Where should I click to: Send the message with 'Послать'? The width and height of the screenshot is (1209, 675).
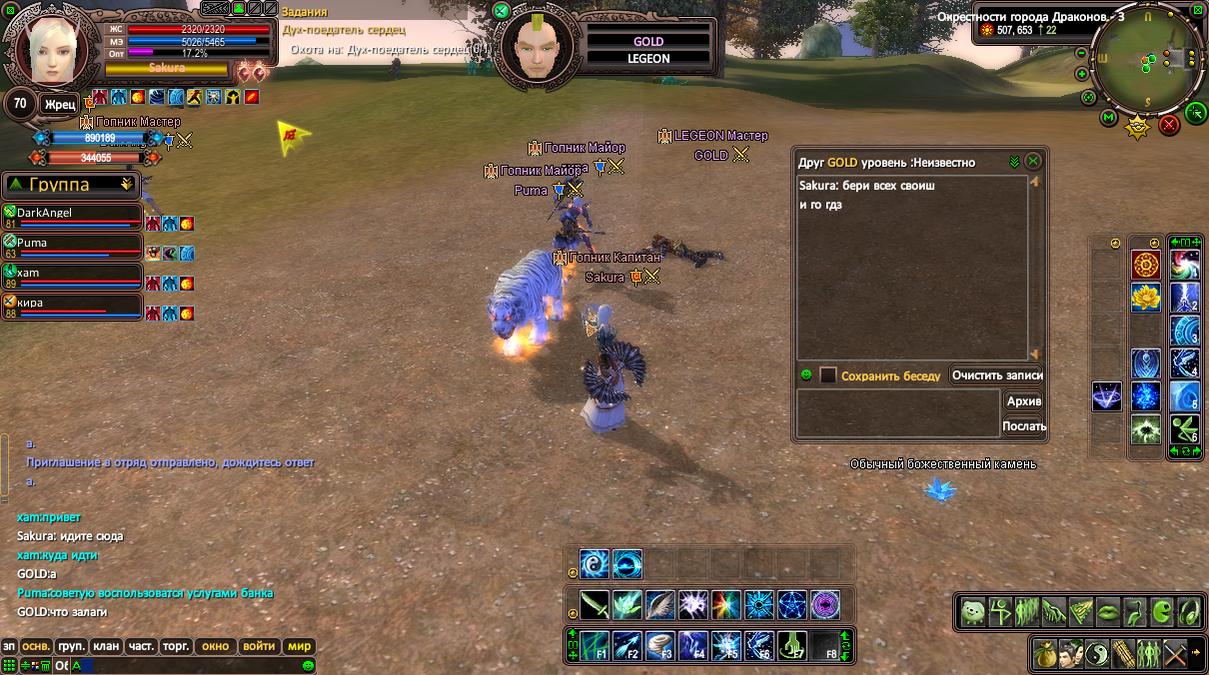[x=1024, y=426]
